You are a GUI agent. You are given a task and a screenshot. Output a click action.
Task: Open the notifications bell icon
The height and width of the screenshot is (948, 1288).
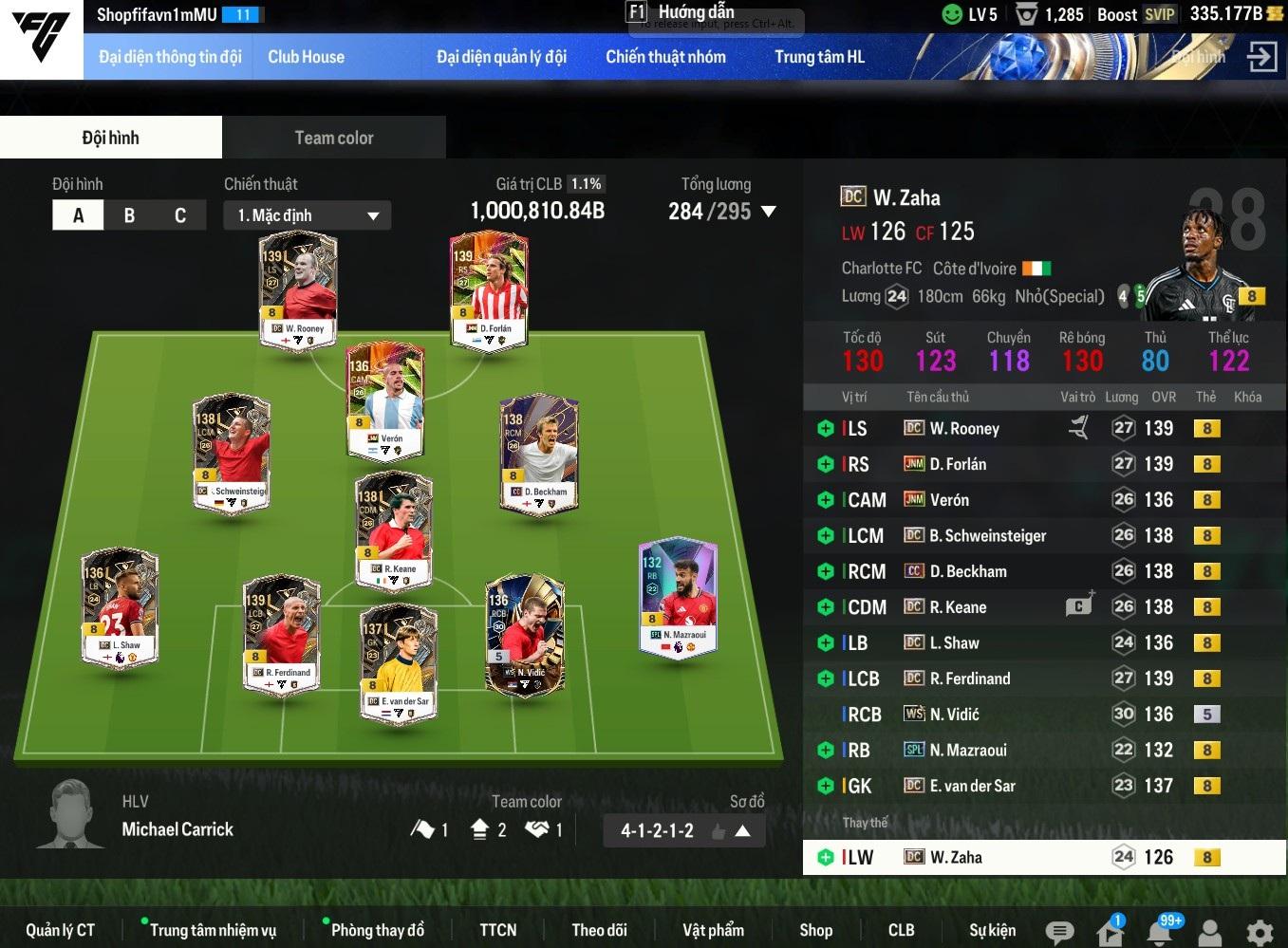pyautogui.click(x=1160, y=932)
